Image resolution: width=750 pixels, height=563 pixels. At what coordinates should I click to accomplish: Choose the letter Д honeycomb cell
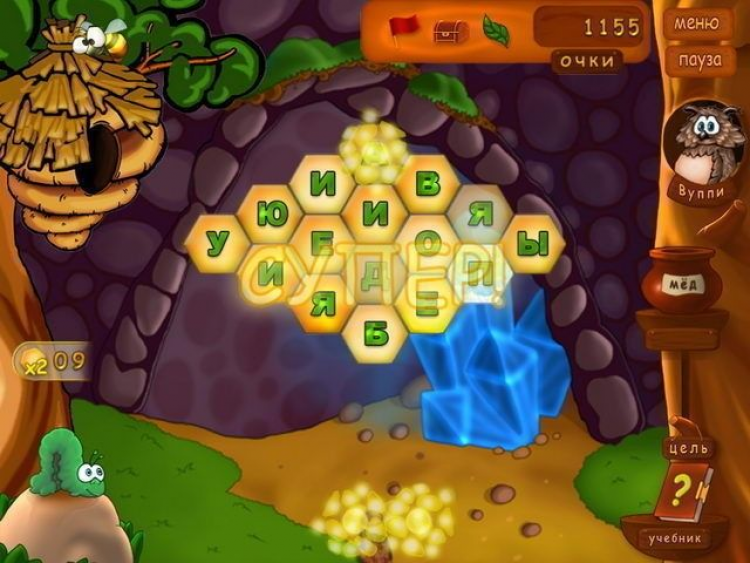(x=375, y=274)
